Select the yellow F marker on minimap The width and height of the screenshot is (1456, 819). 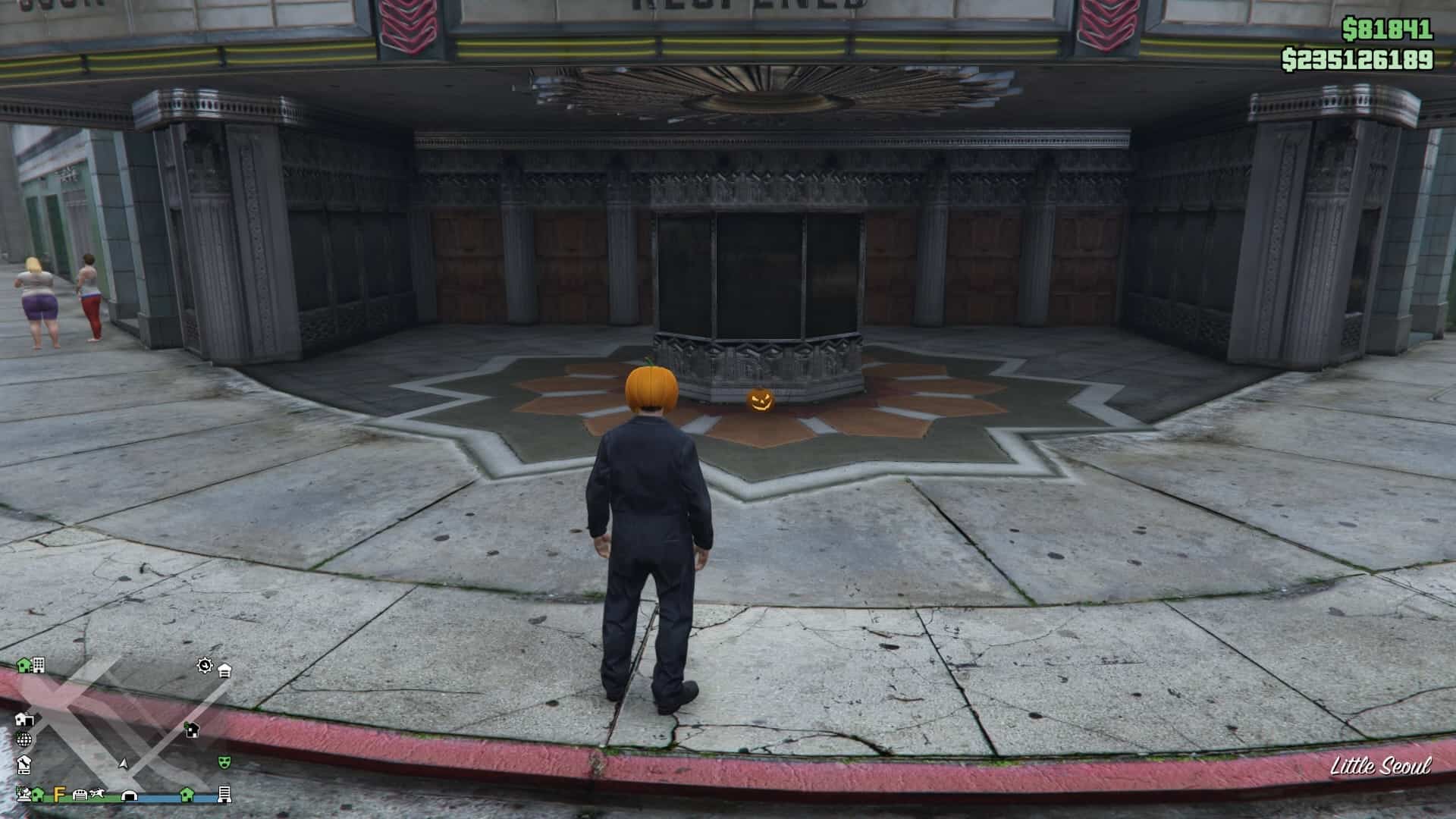59,794
